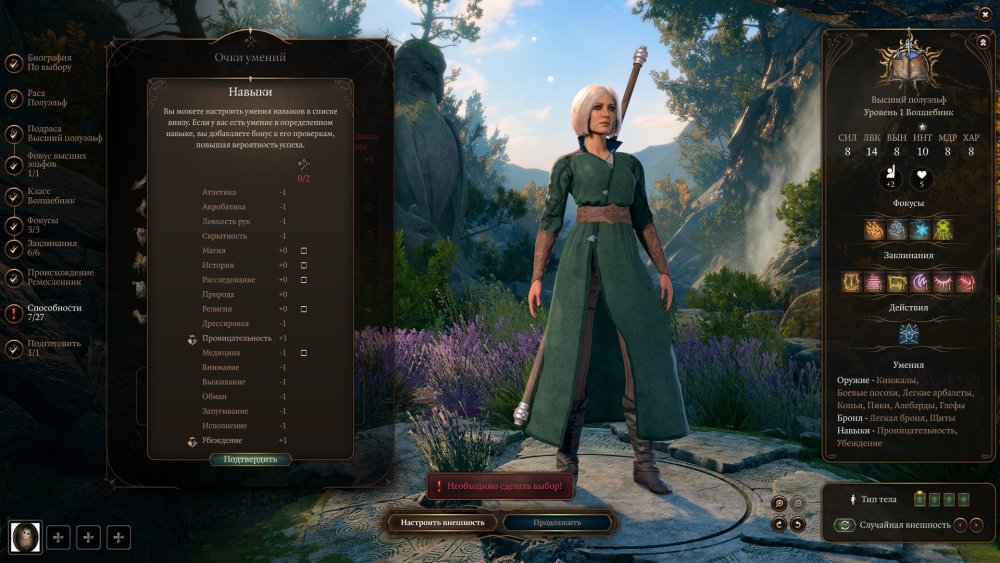Screen dimensions: 1000x563
Task: Tick the История skill checkbox
Action: (x=304, y=265)
